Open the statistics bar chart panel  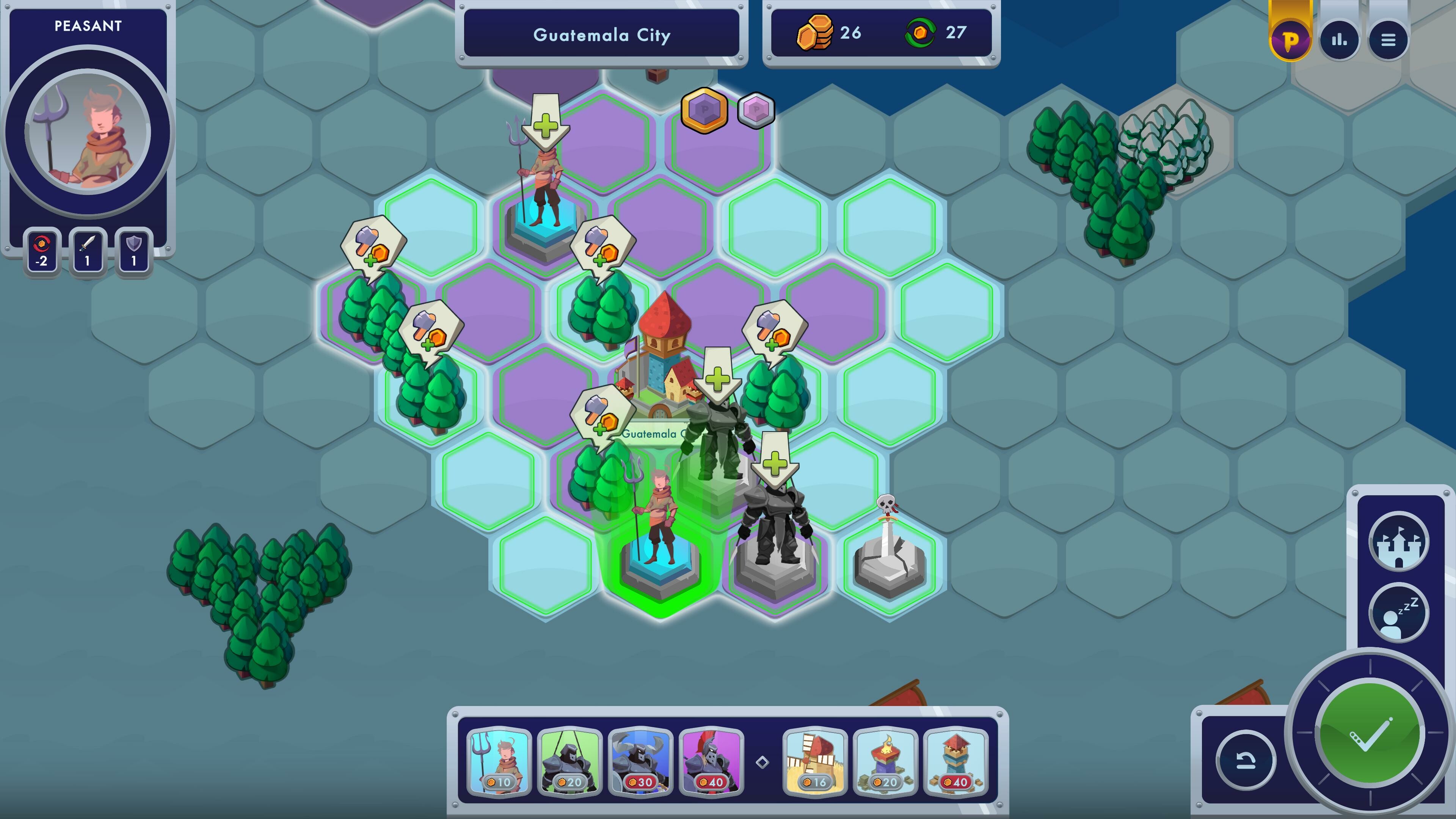1340,39
